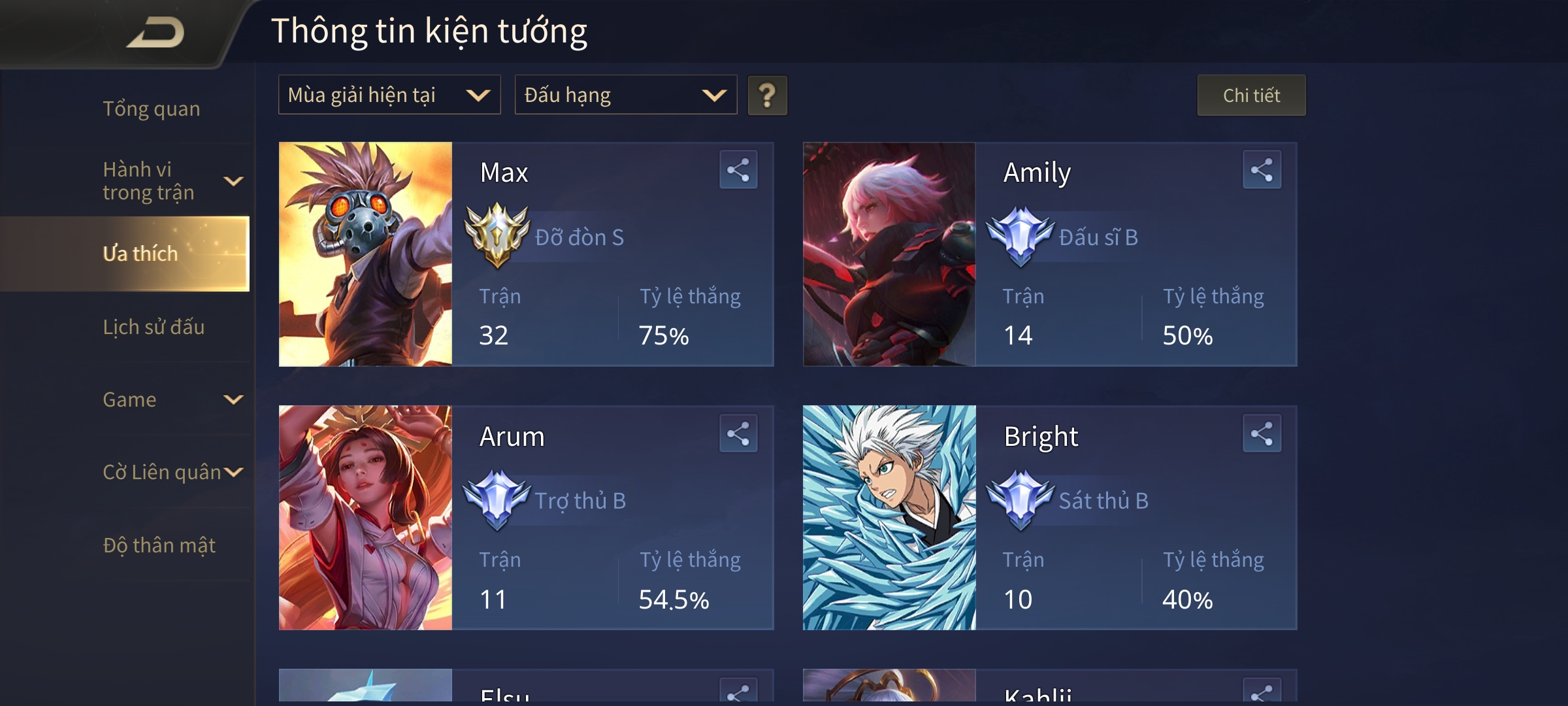Switch to the Tổng quan tab
This screenshot has width=1568, height=706.
click(x=152, y=109)
